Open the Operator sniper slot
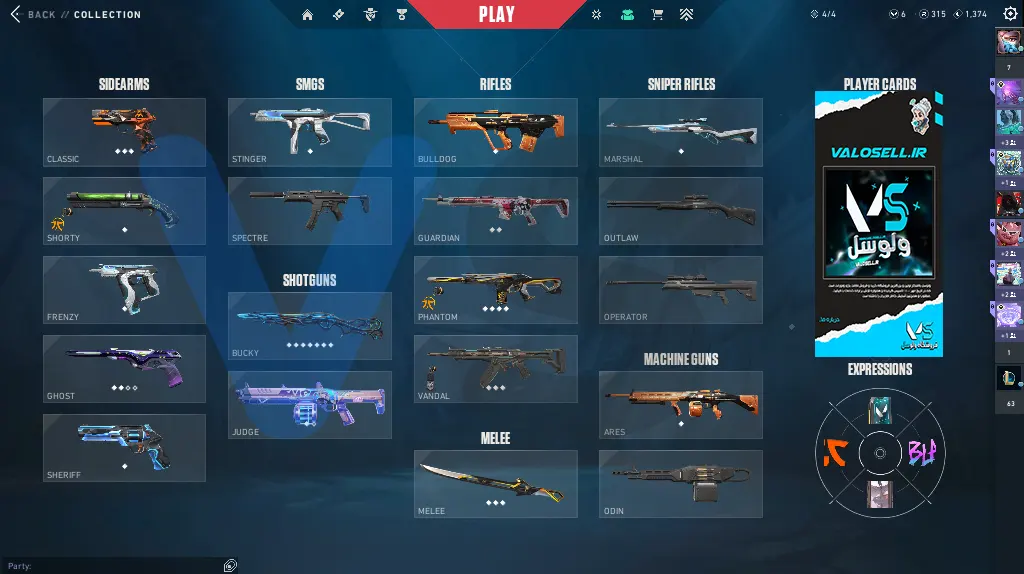The height and width of the screenshot is (574, 1024). pos(680,290)
